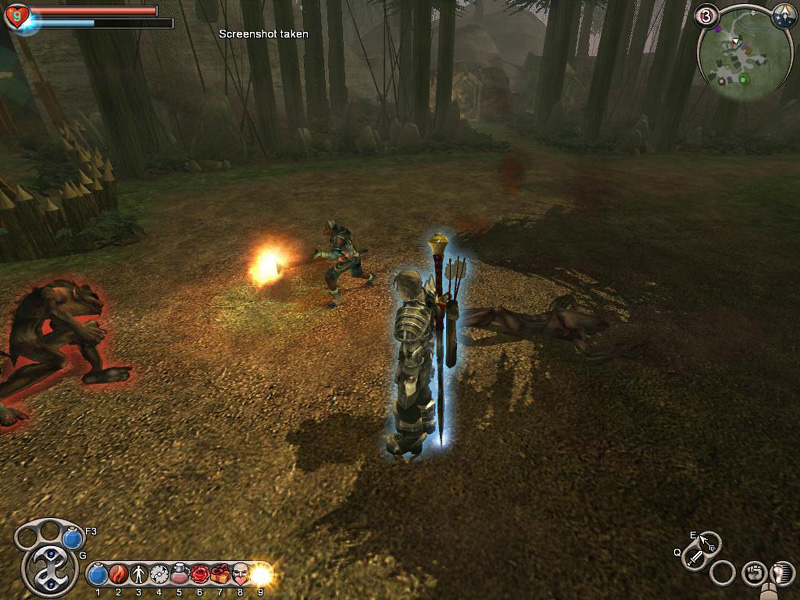Screen dimensions: 800x600
Task: Use the blue potion in hotbar slot 1
Action: point(98,575)
